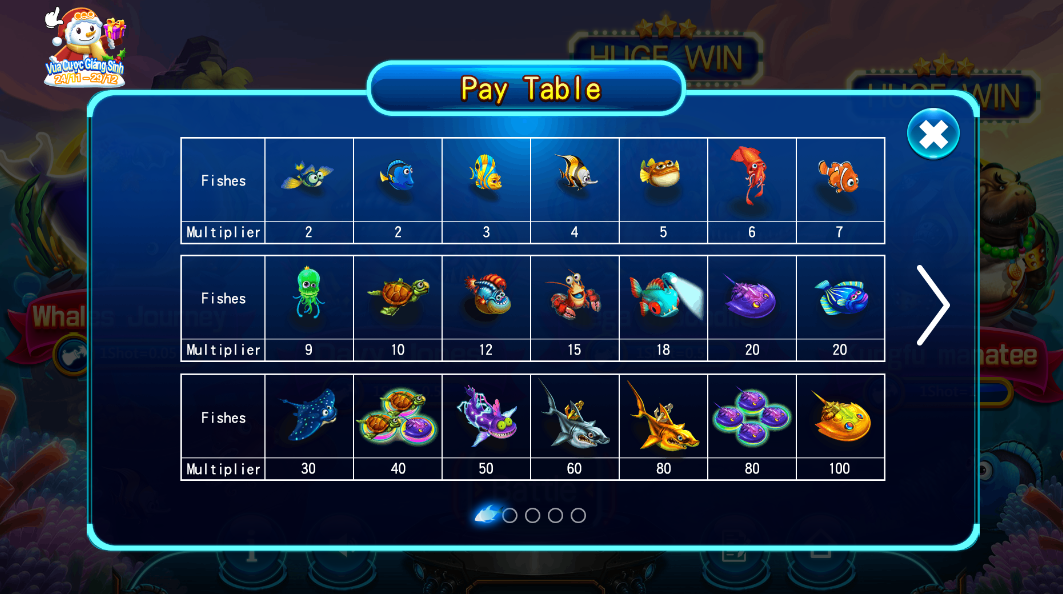Screen dimensions: 1063x594
Task: Open the Christmas snowman event icon
Action: click(85, 47)
